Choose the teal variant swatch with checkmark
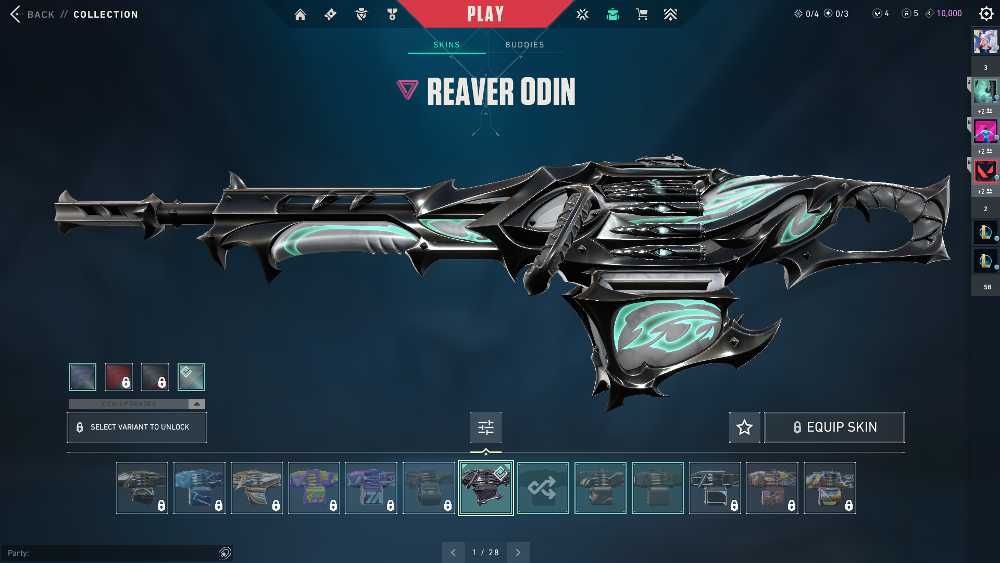The height and width of the screenshot is (563, 1000). point(191,376)
